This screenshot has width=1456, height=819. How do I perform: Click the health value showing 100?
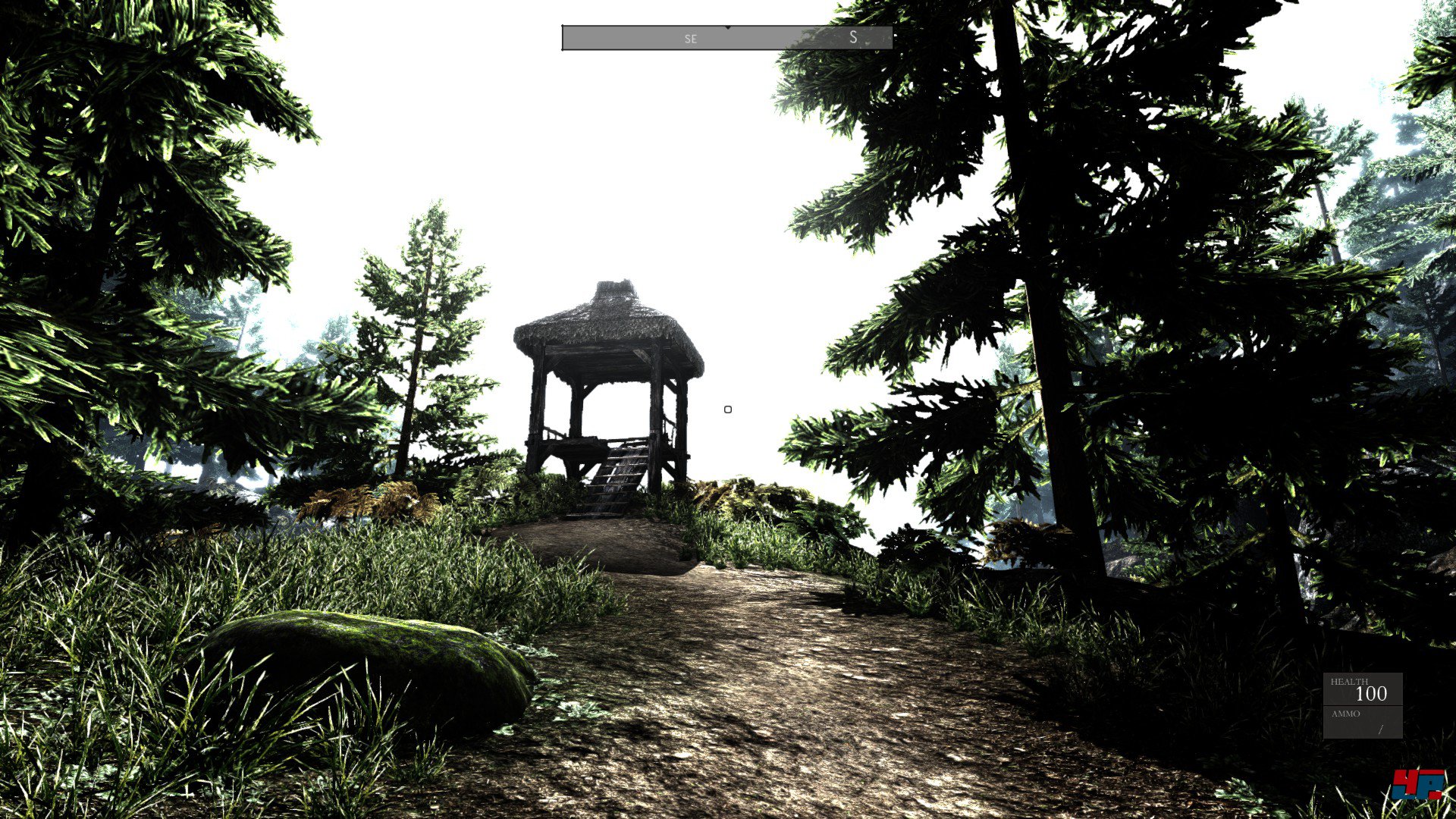coord(1372,694)
